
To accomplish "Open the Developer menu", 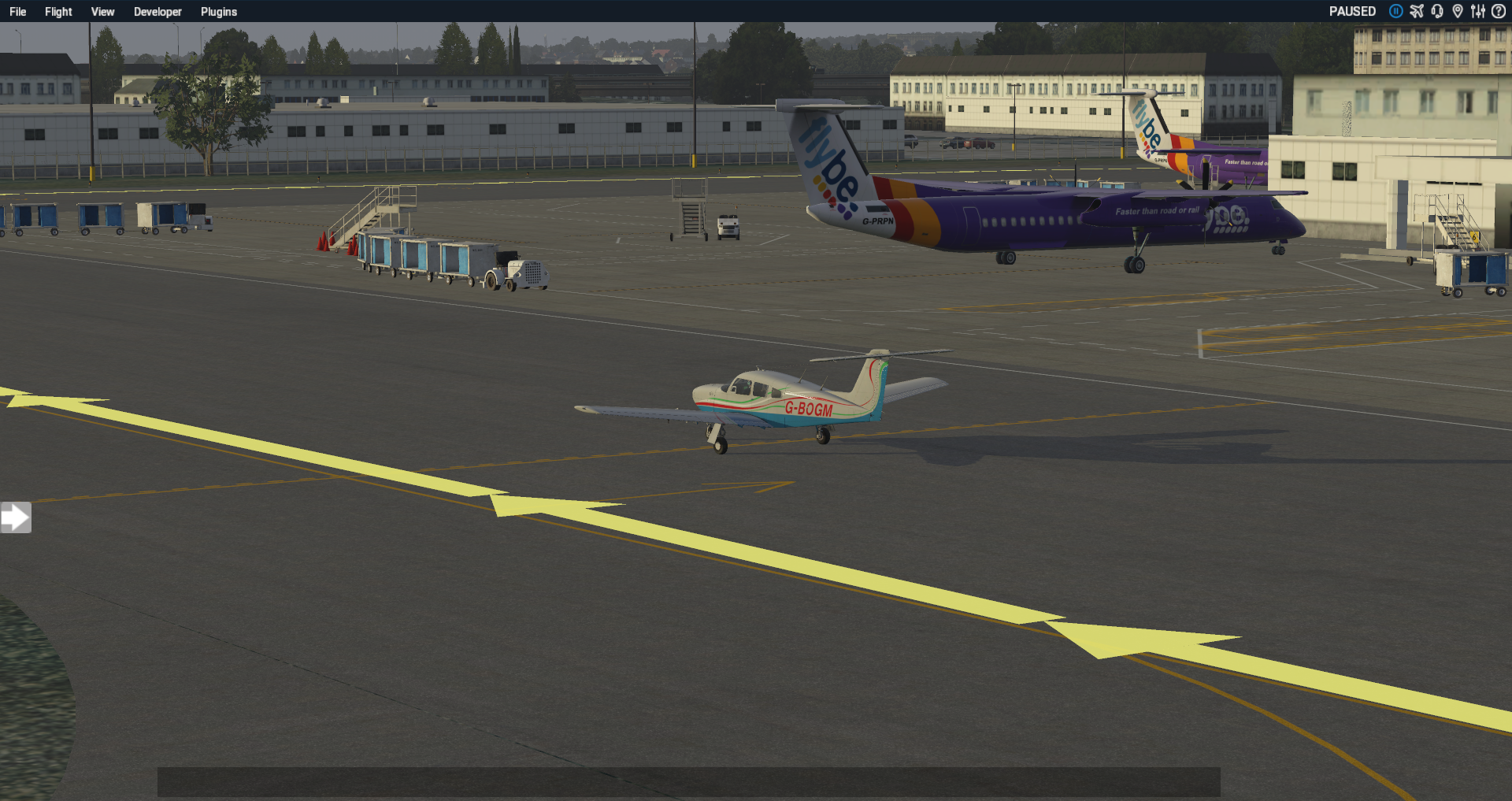I will [157, 11].
